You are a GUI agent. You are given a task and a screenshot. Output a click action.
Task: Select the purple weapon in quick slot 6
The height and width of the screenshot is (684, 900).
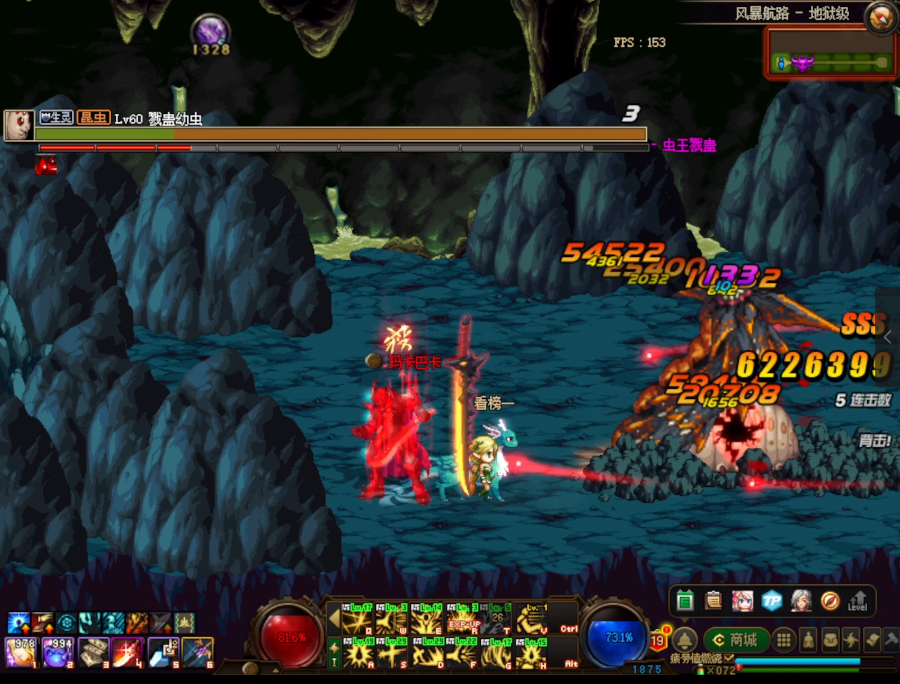(197, 653)
